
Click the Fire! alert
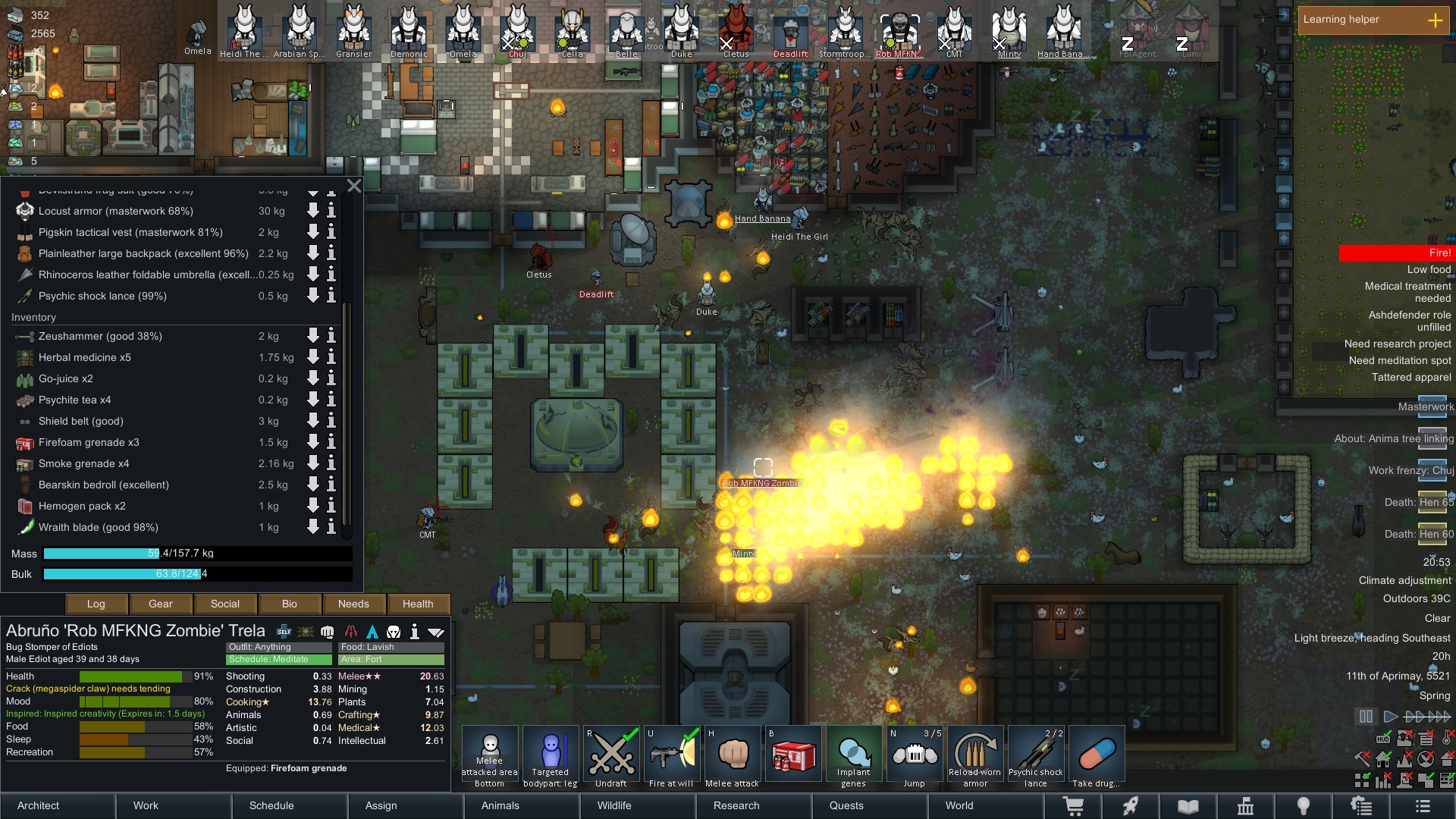point(1395,253)
